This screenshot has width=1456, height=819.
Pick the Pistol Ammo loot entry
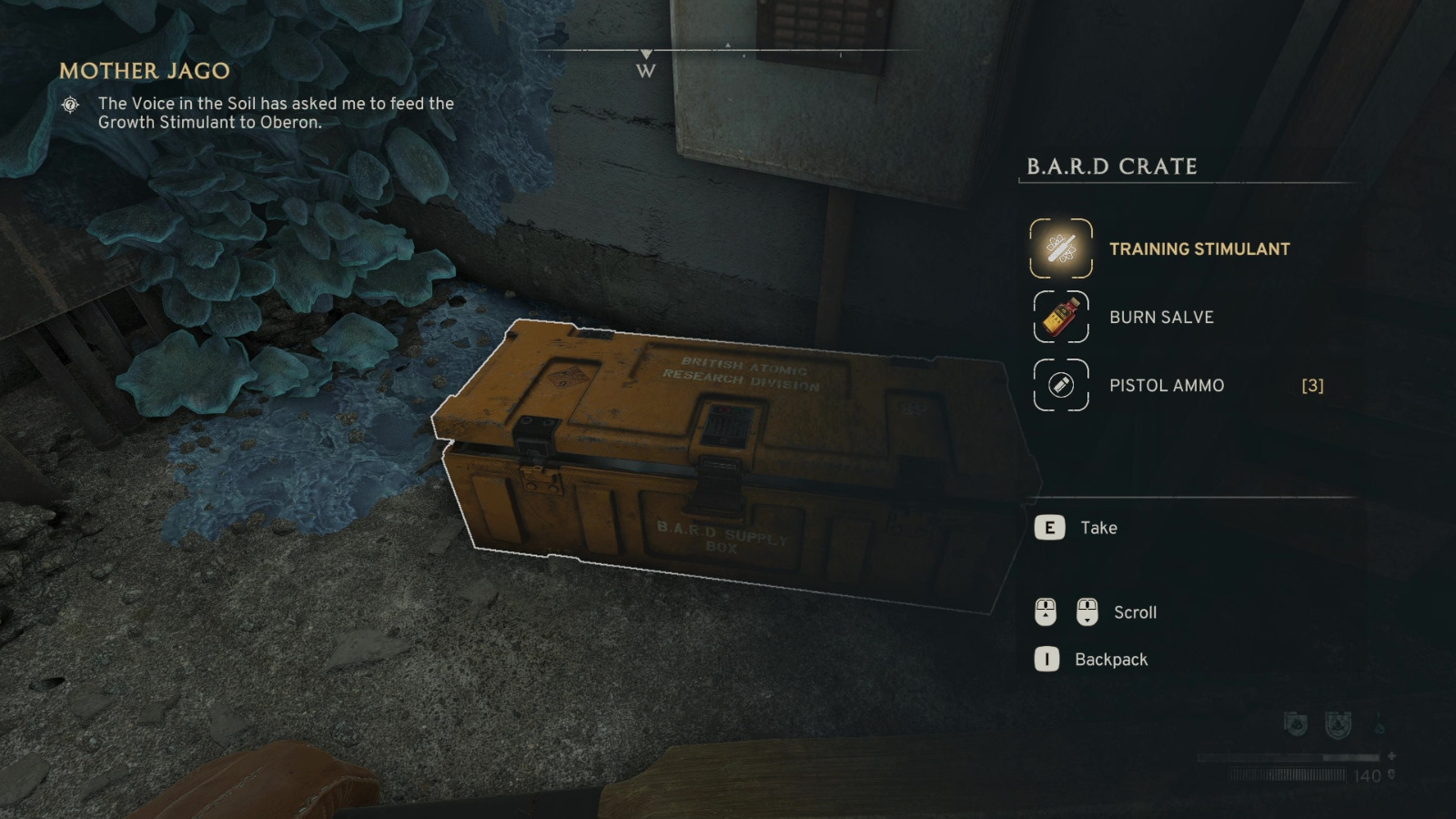coord(1167,386)
